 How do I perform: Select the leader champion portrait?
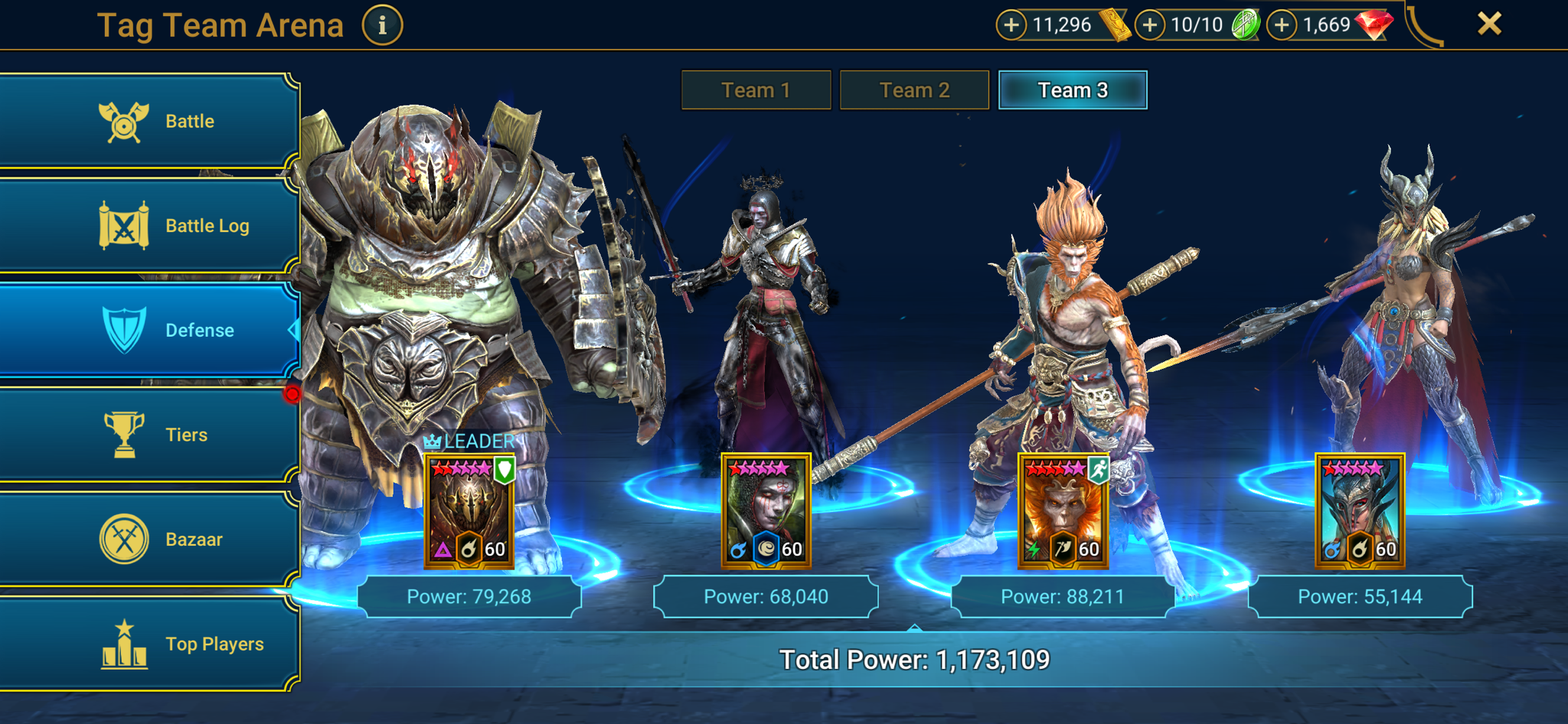(x=469, y=511)
